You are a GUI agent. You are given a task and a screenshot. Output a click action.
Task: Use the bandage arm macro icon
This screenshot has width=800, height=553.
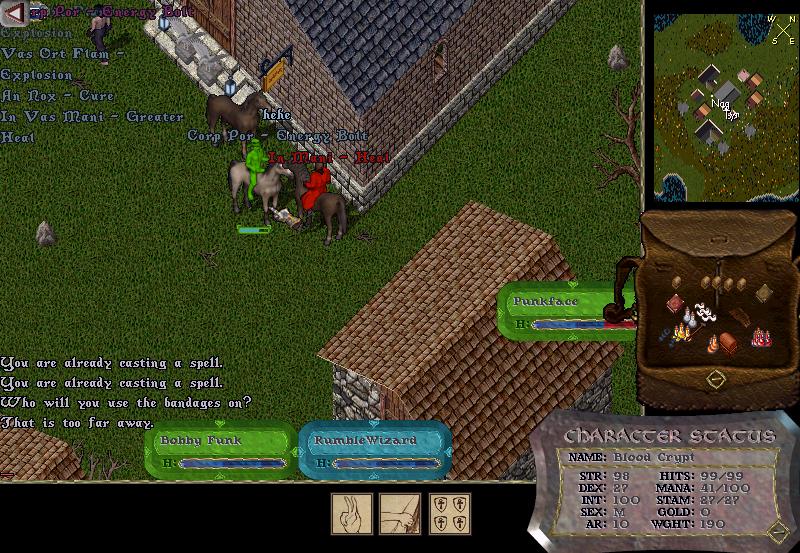pyautogui.click(x=399, y=514)
